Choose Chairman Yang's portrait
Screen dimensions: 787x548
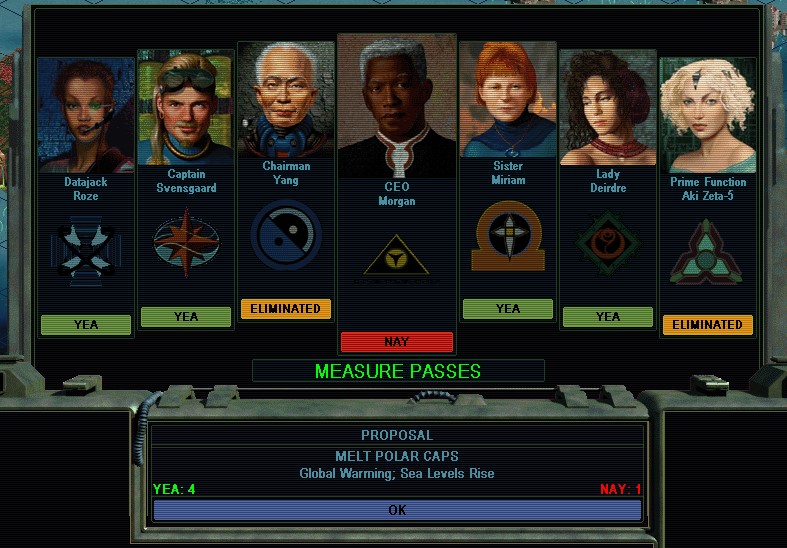[x=286, y=100]
